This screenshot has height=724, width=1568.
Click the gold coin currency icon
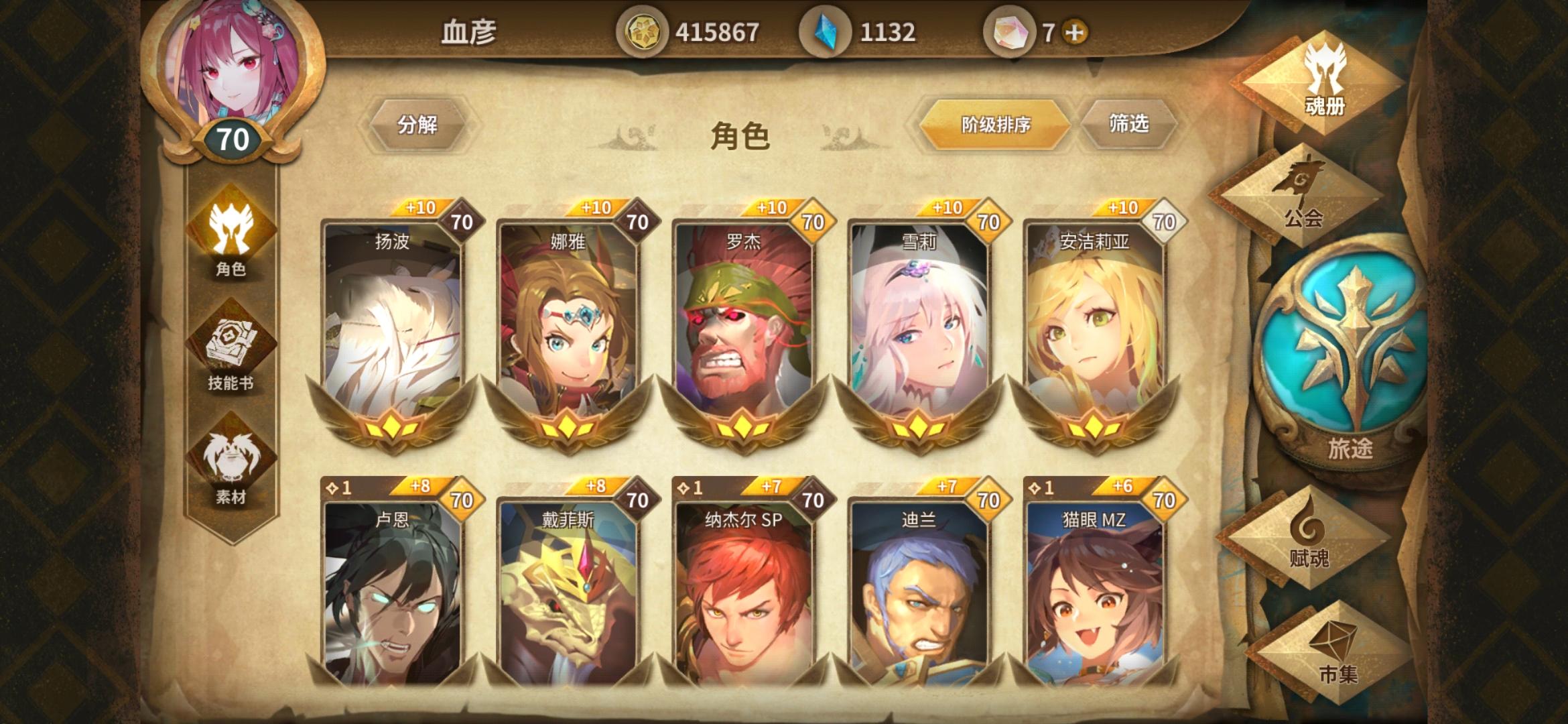[645, 29]
